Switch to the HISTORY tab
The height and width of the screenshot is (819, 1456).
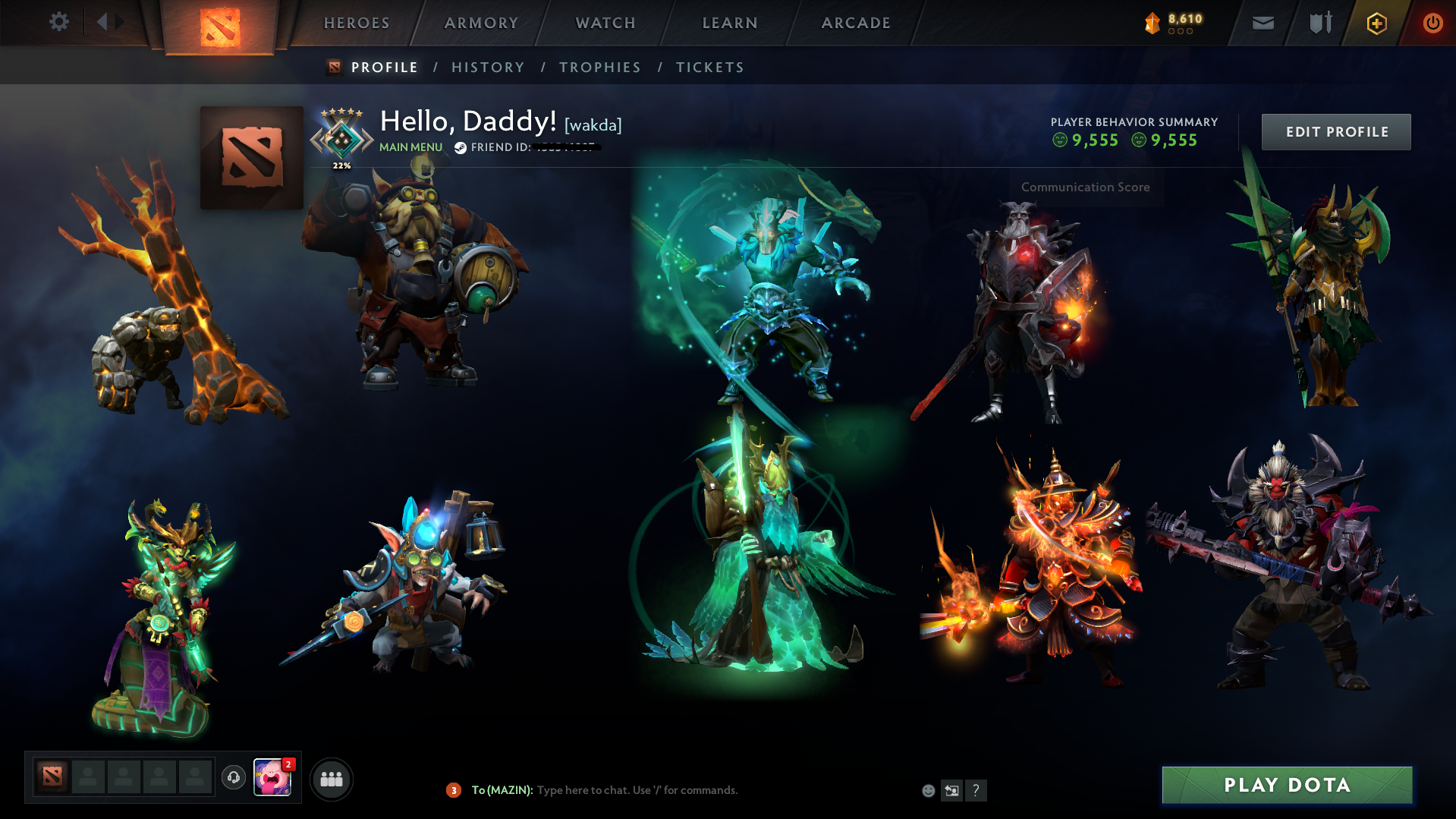click(x=488, y=67)
